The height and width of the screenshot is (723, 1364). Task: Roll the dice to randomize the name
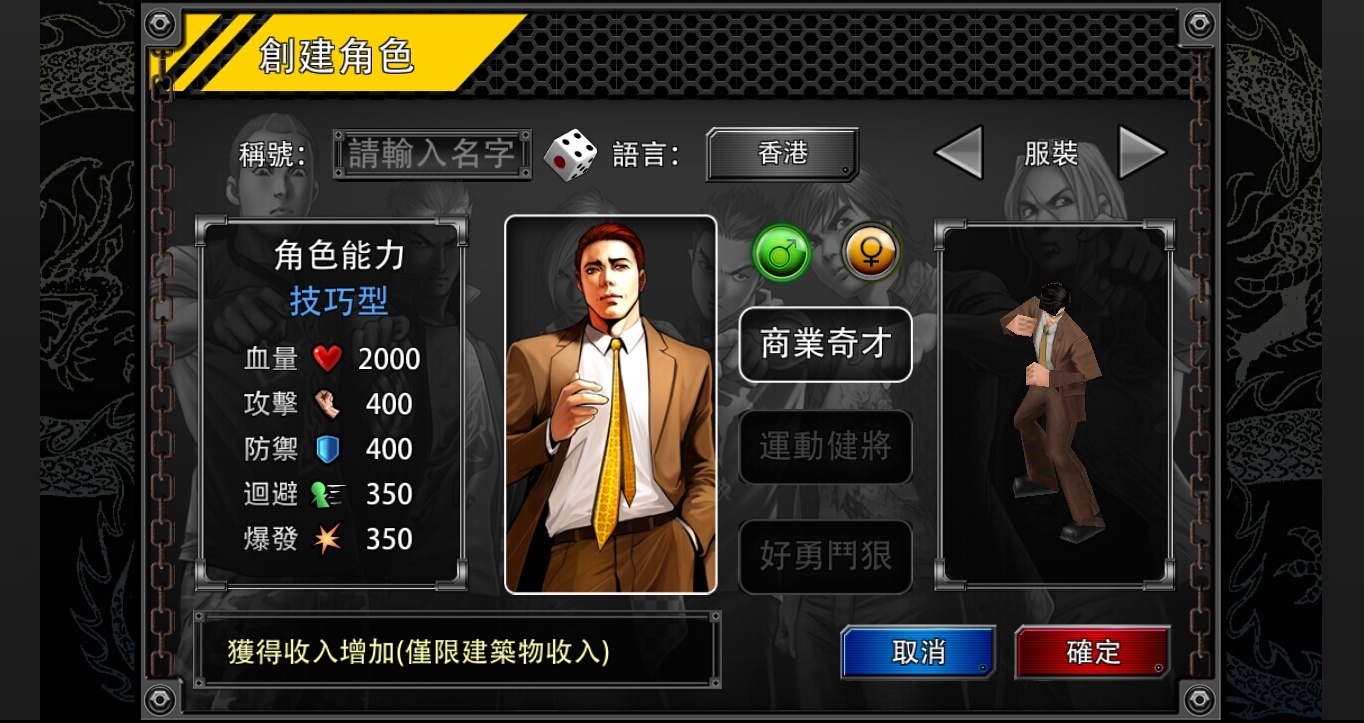tap(570, 152)
